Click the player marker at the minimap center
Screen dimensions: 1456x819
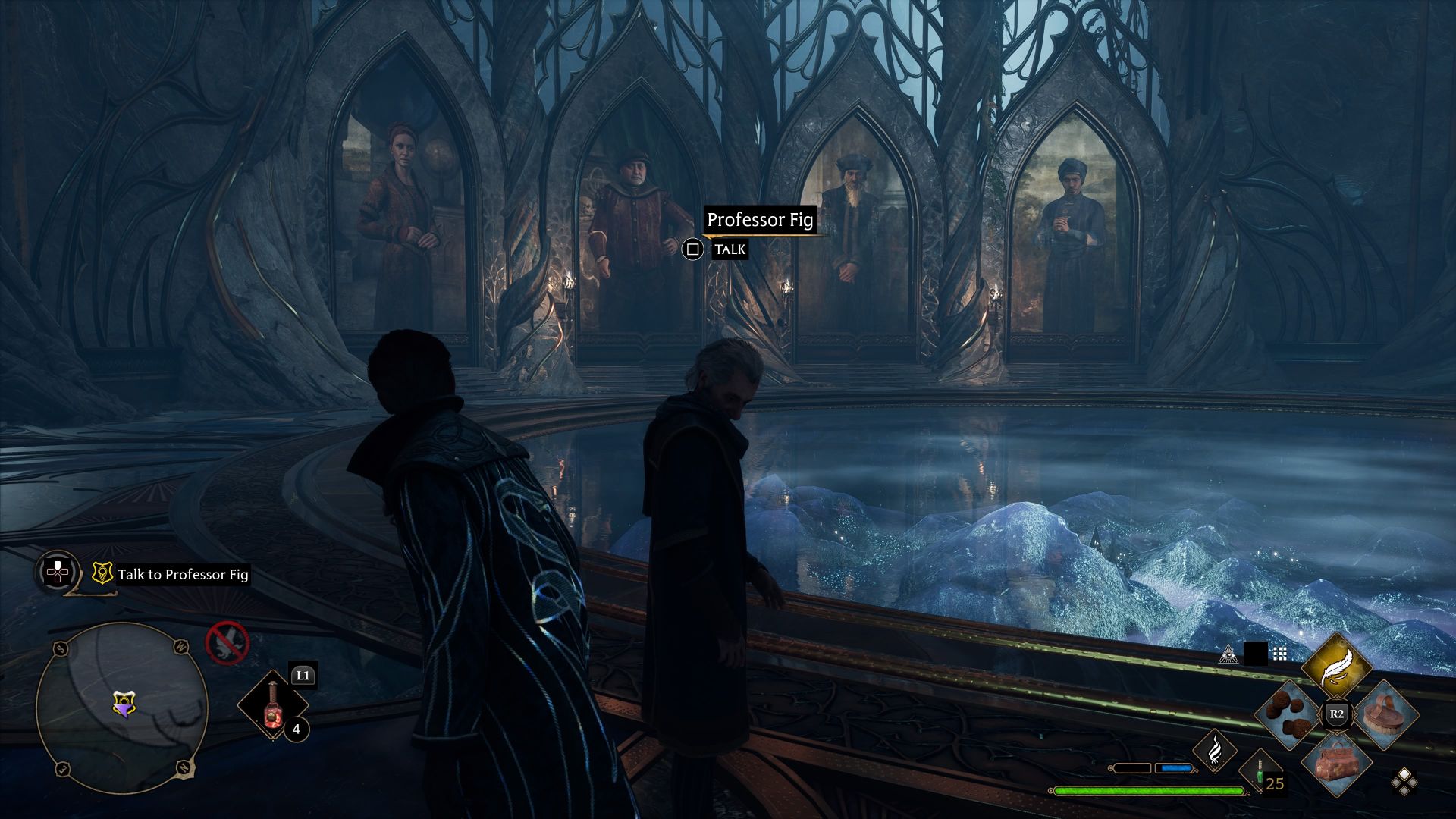coord(124,704)
